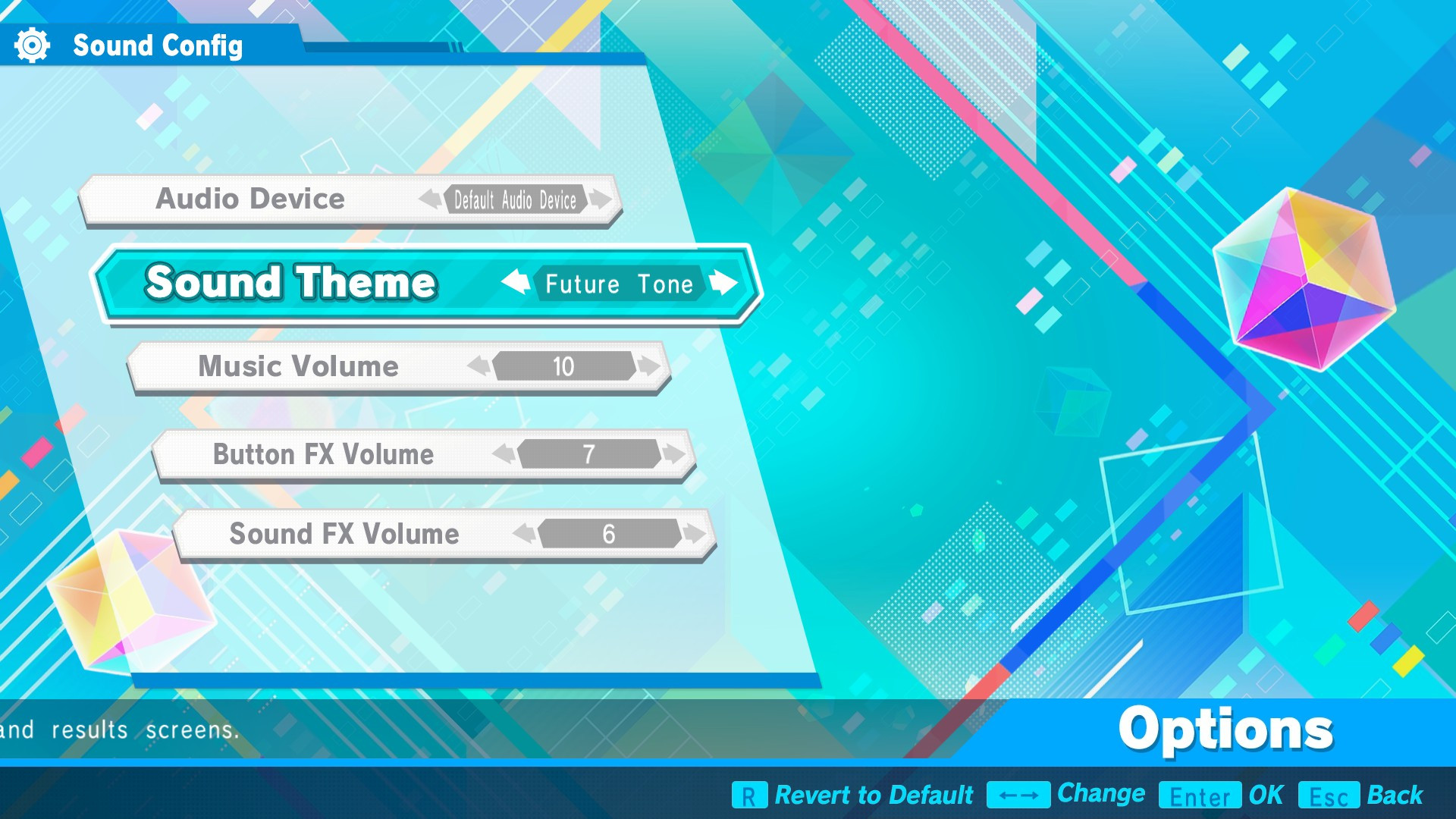Screen dimensions: 1456x819
Task: Click the arrow keys icon next to Change
Action: 1020,795
